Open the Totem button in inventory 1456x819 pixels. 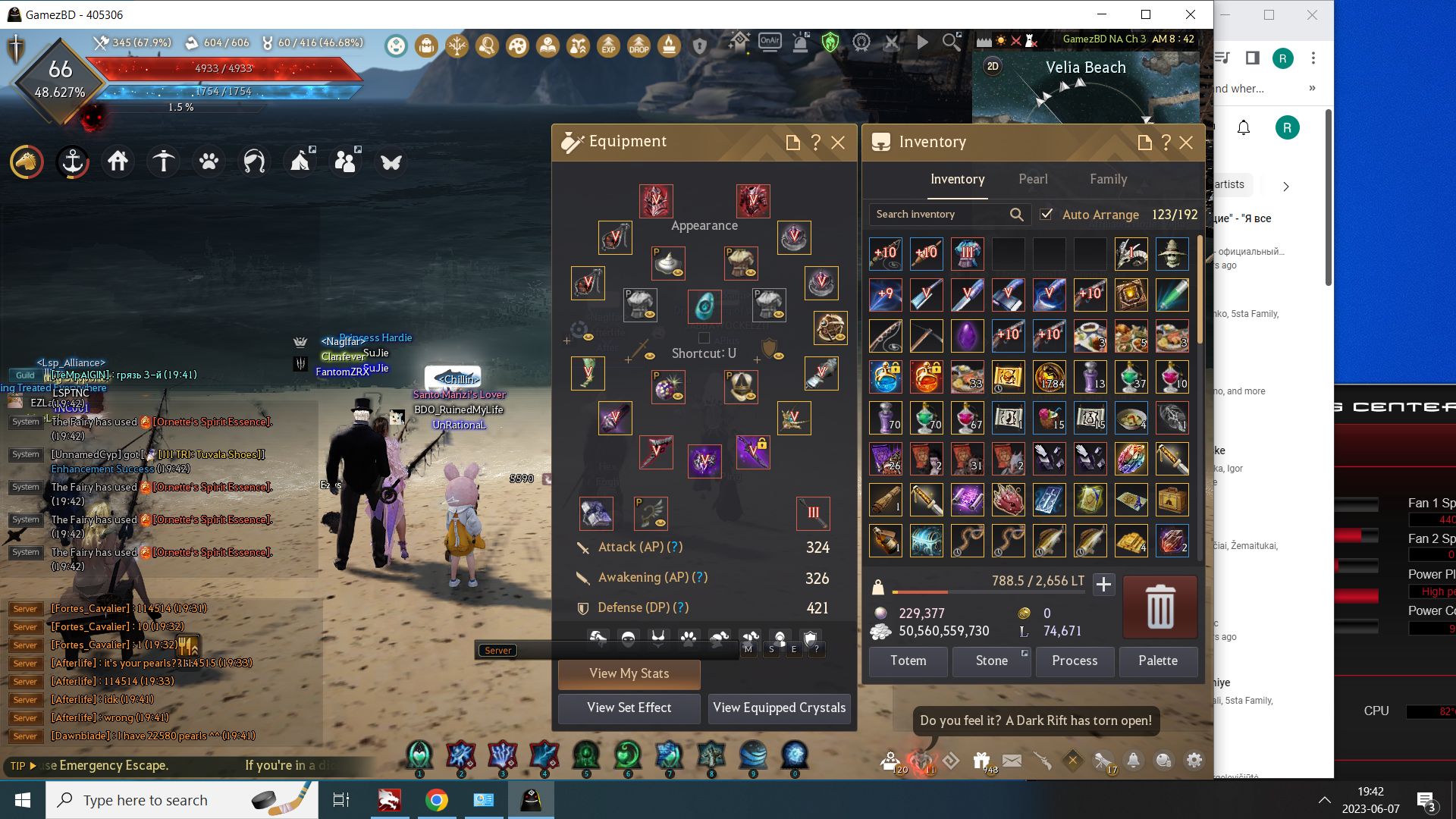pyautogui.click(x=908, y=661)
